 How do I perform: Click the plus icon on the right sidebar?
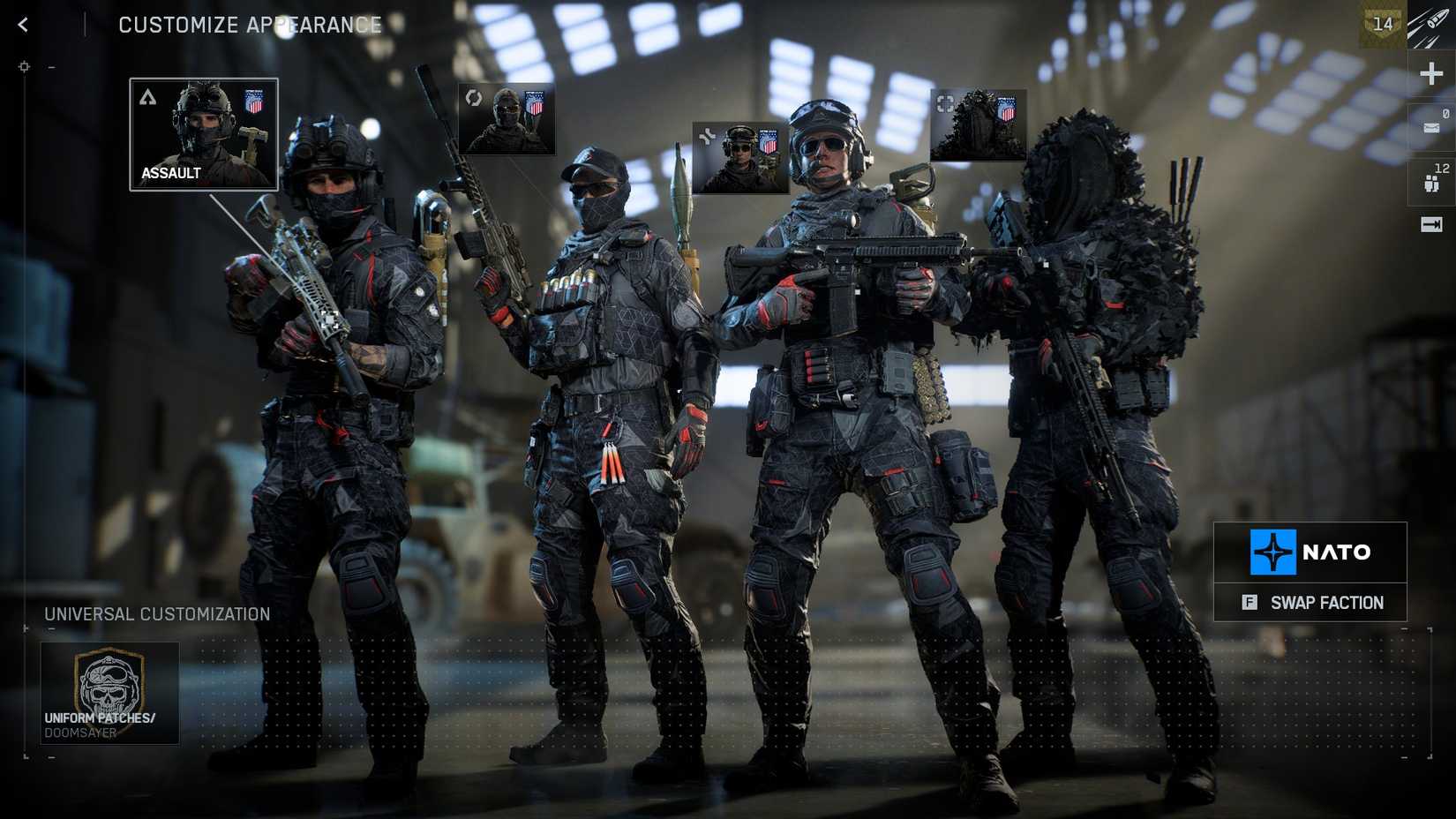point(1430,74)
